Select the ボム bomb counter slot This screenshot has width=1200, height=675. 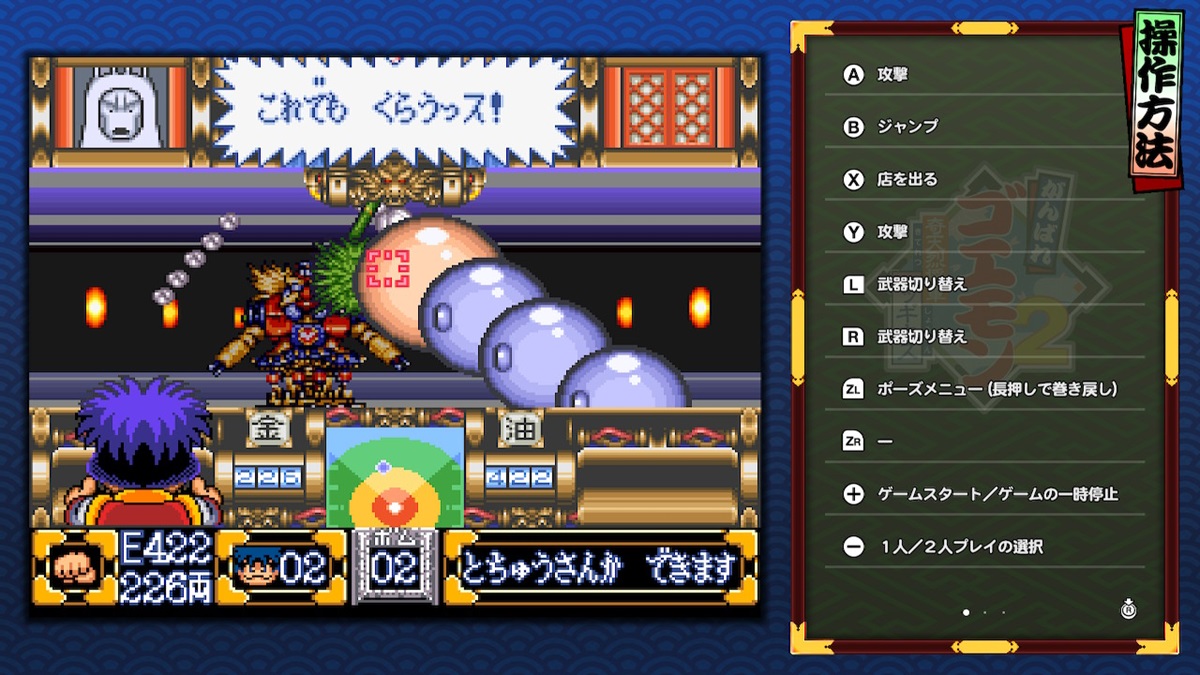click(394, 566)
